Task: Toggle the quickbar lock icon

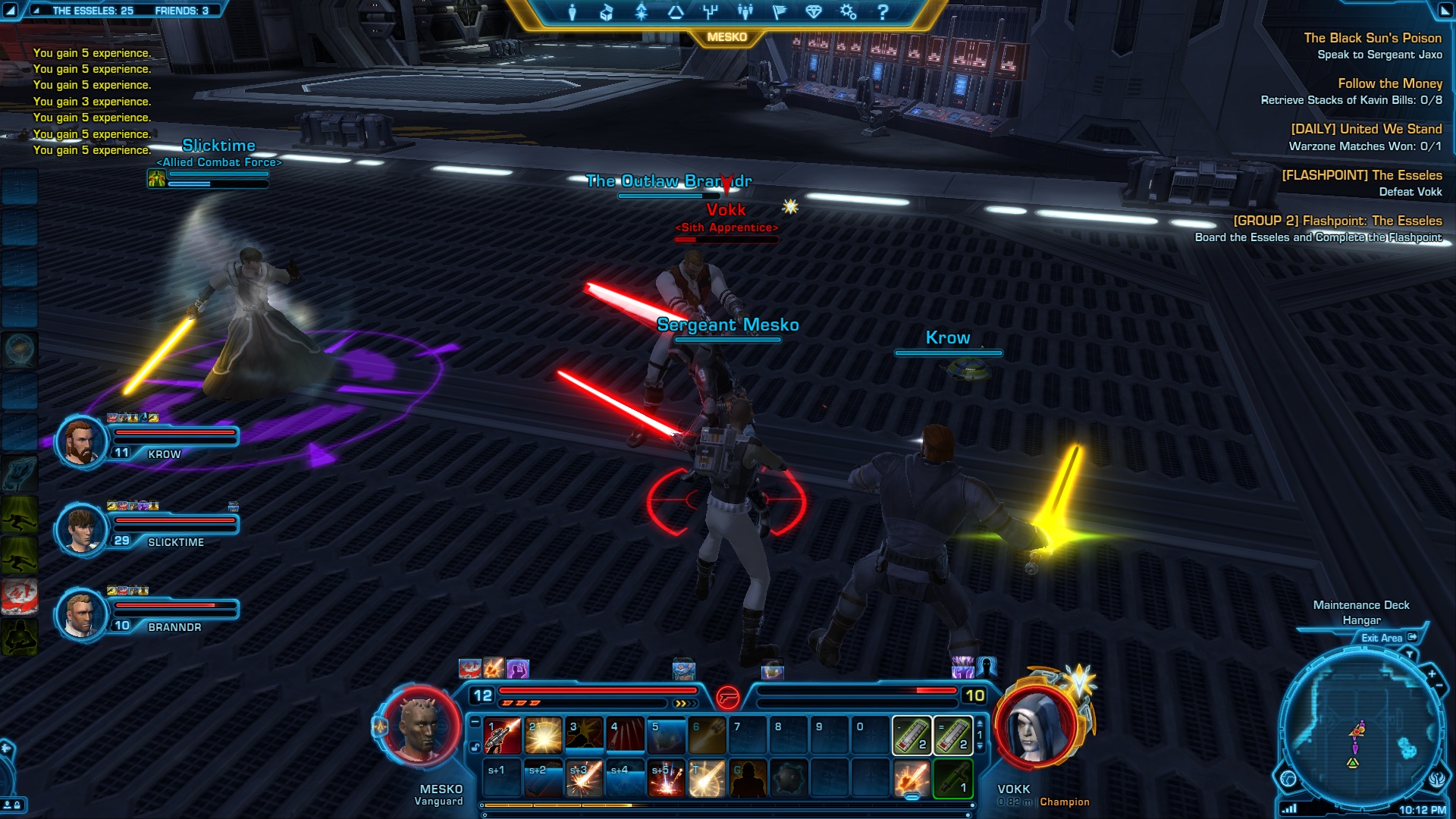Action: [x=475, y=747]
